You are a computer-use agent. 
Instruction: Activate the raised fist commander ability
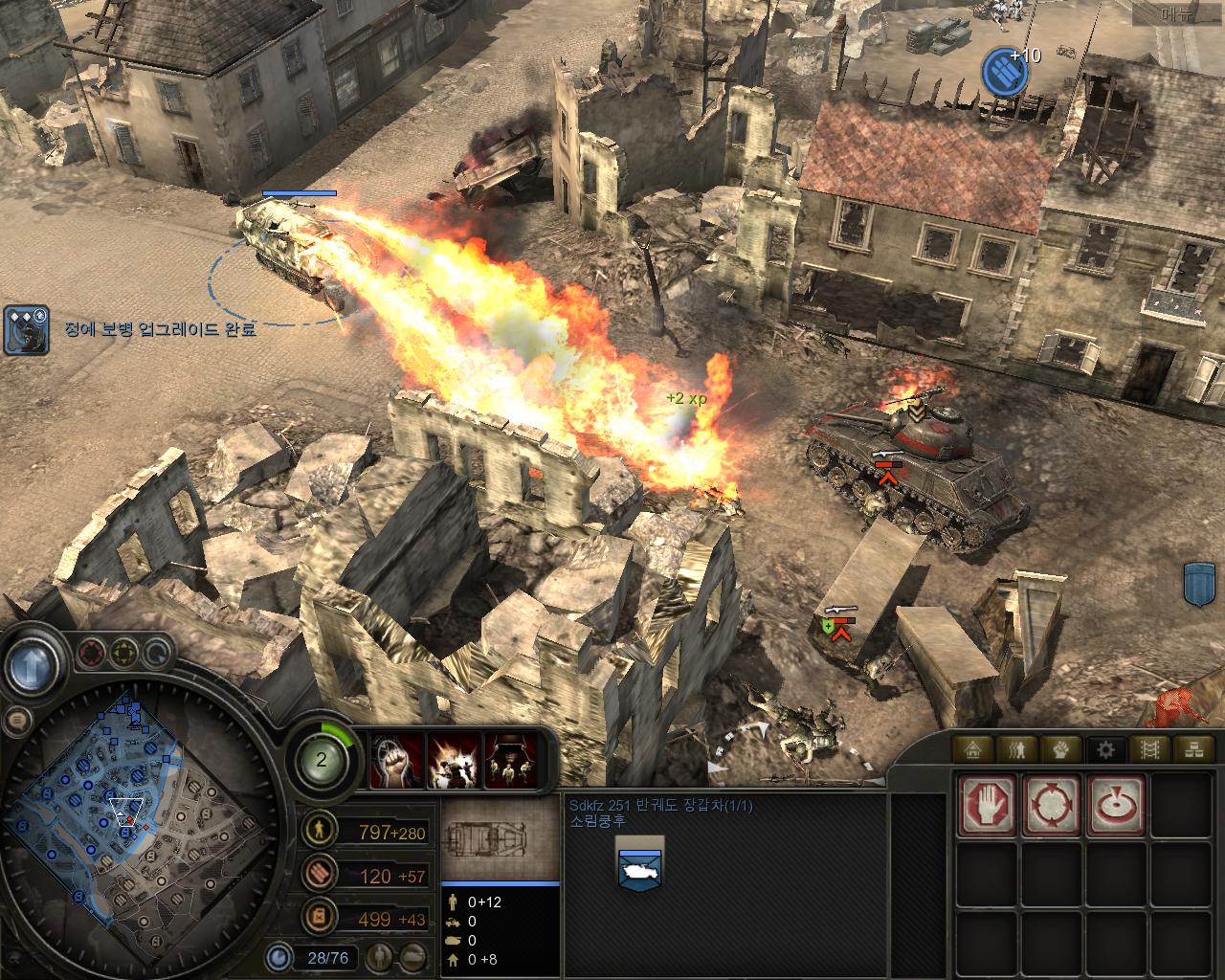pyautogui.click(x=396, y=762)
